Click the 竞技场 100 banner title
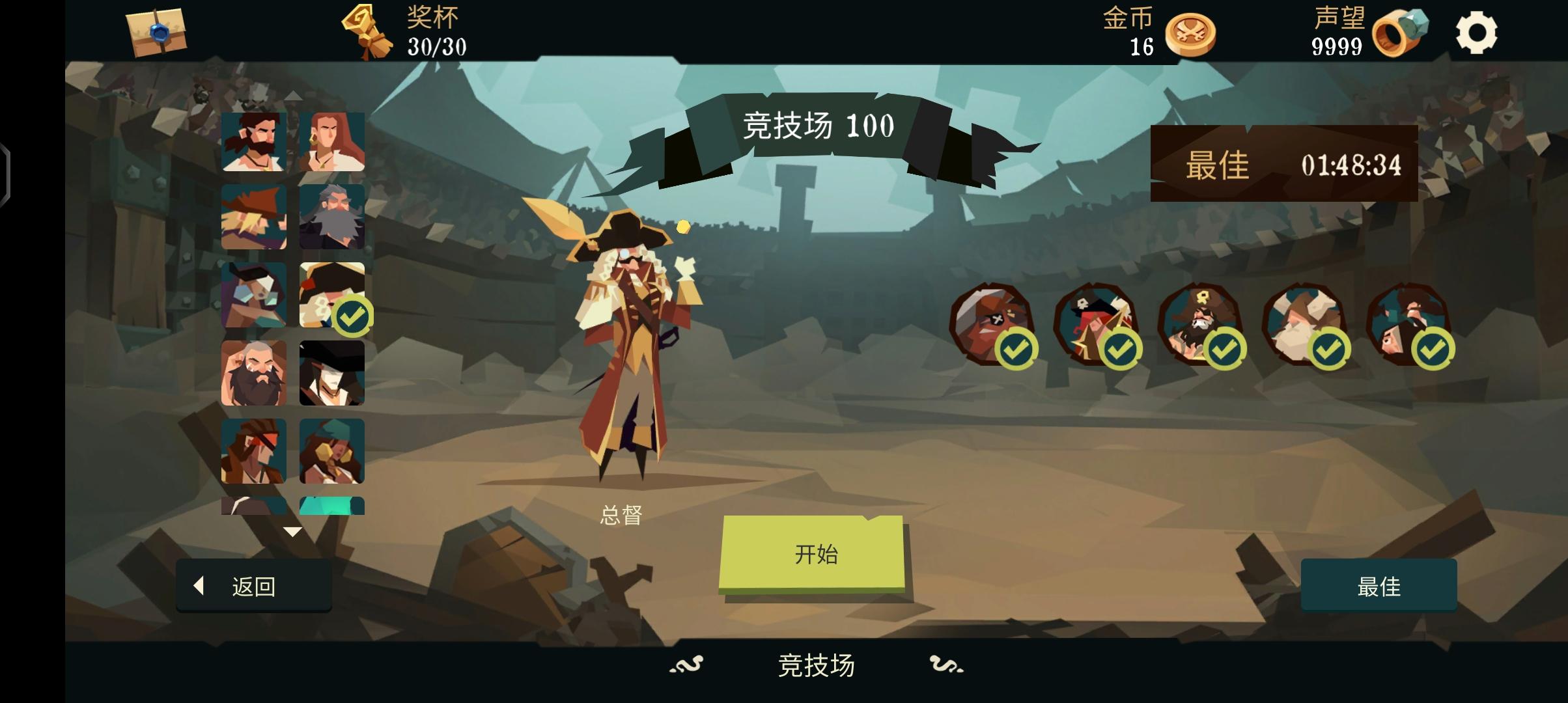1568x703 pixels. pos(819,127)
